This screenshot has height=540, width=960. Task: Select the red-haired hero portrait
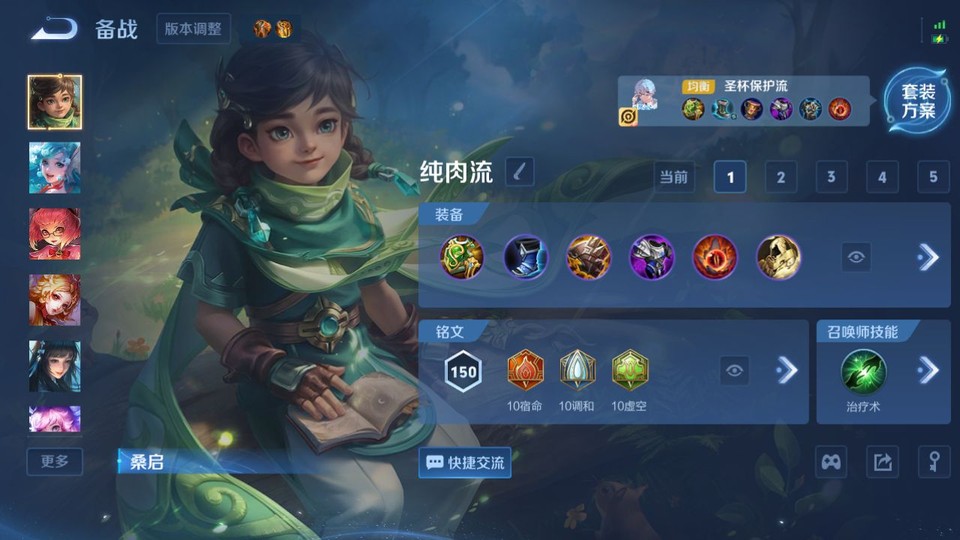pyautogui.click(x=55, y=234)
